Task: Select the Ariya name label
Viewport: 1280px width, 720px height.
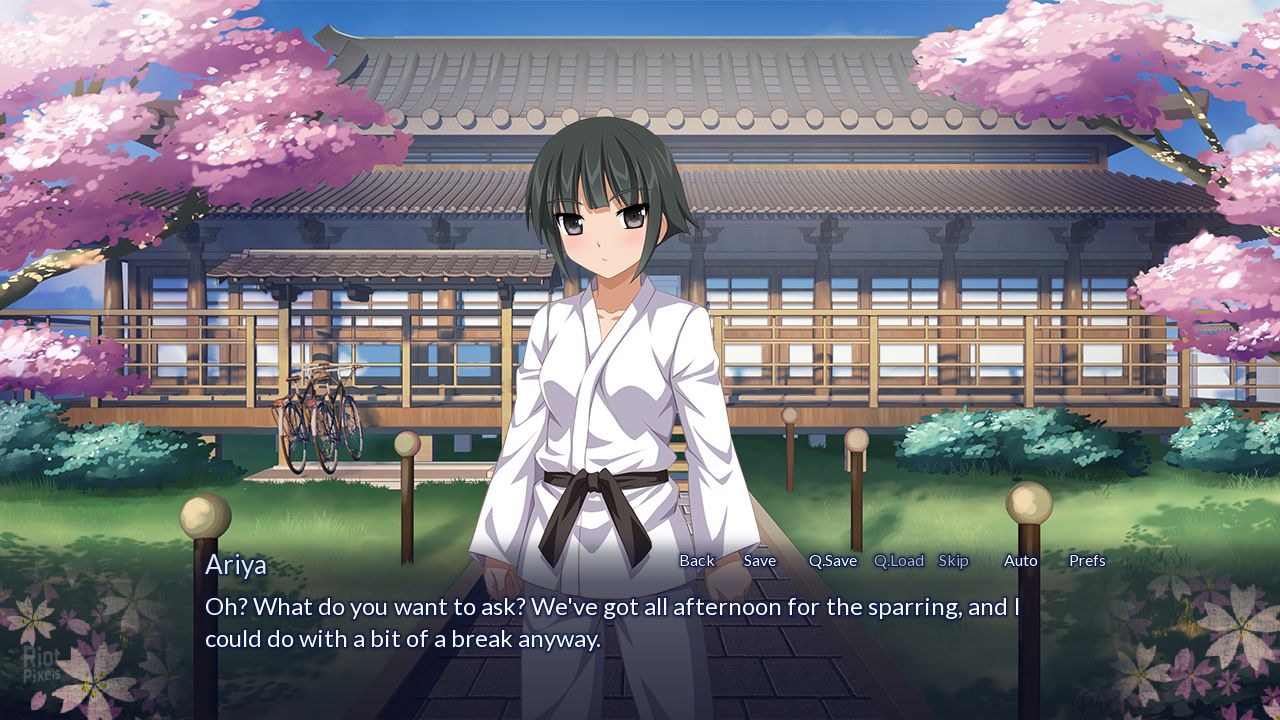Action: point(237,564)
